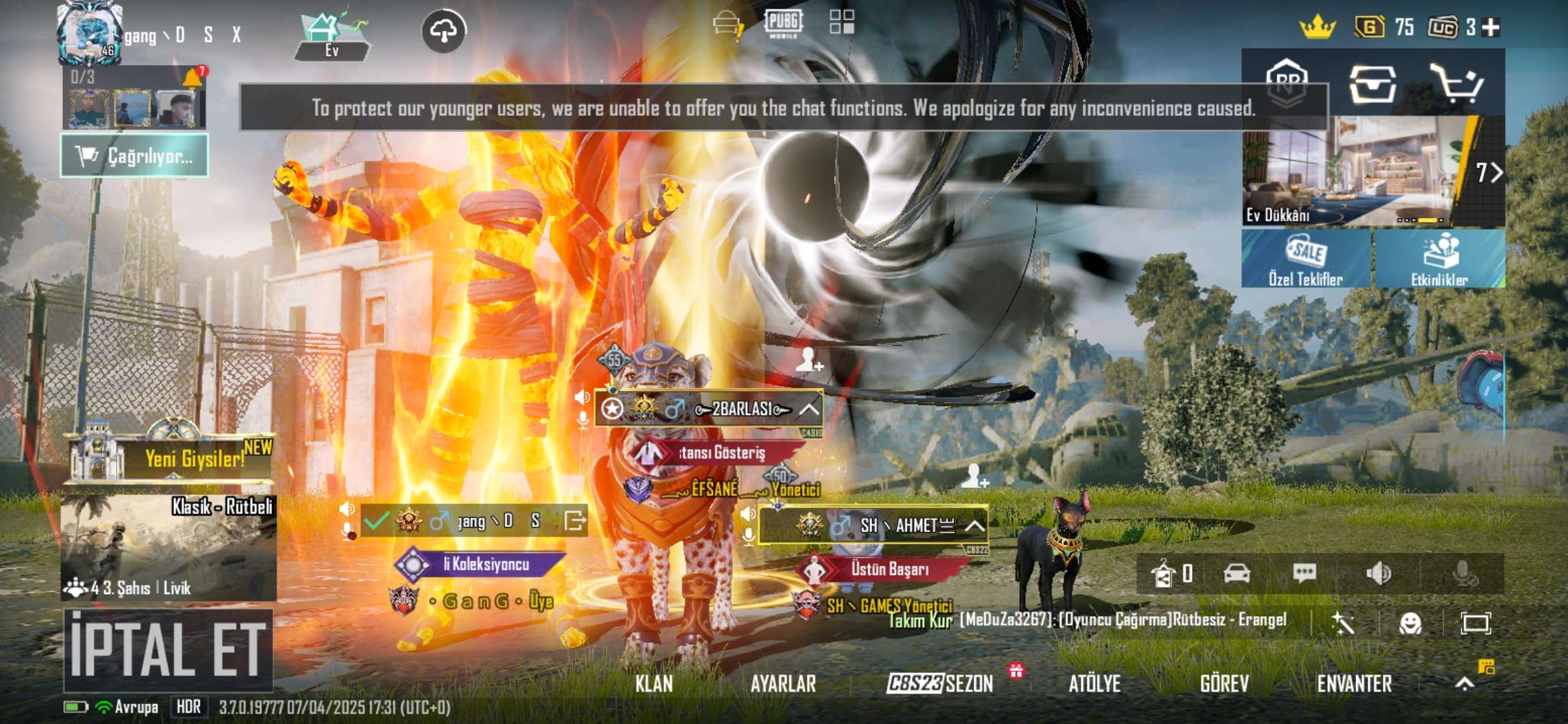Select Klasik - Rütbeli mode thumbnail
This screenshot has width=1568, height=724.
(x=168, y=547)
